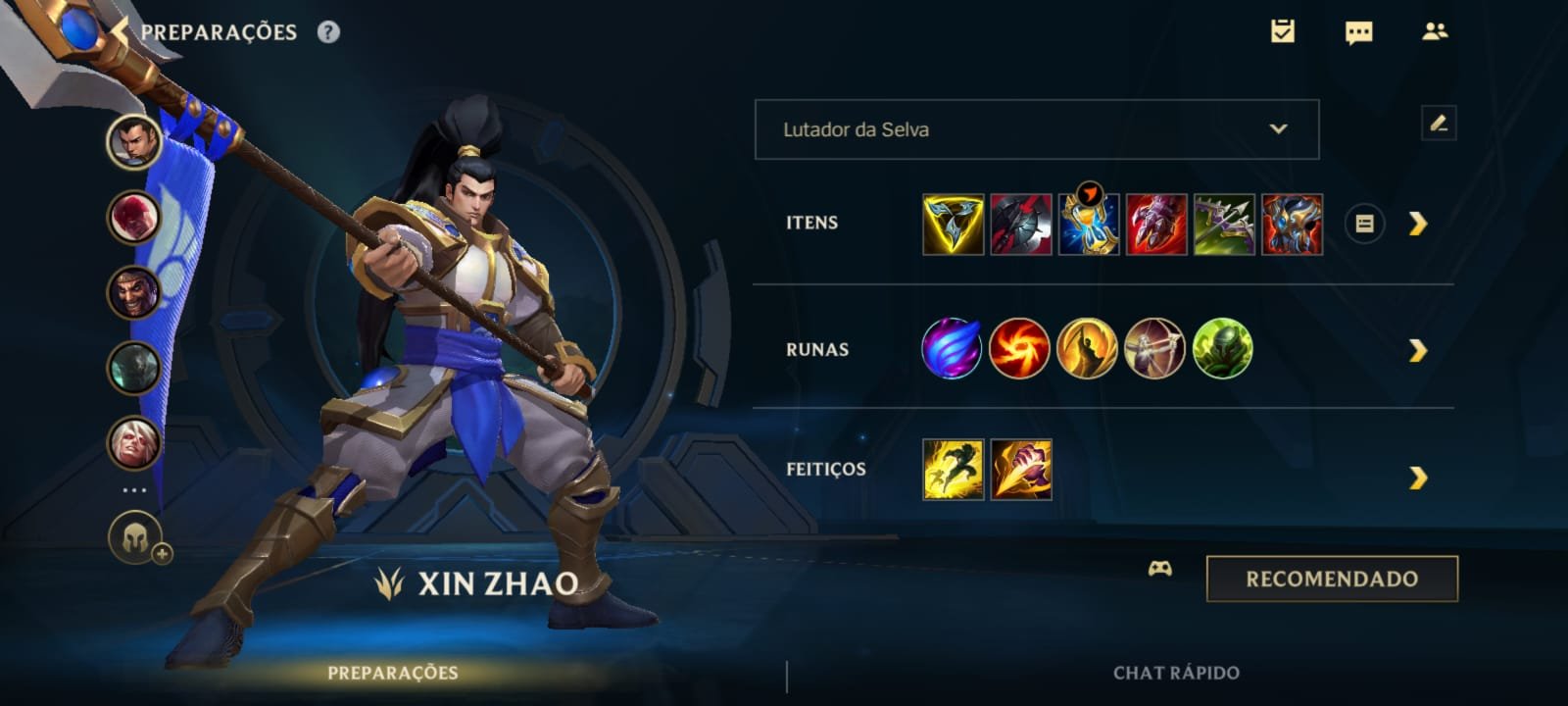Open the item build details icon

[1365, 224]
